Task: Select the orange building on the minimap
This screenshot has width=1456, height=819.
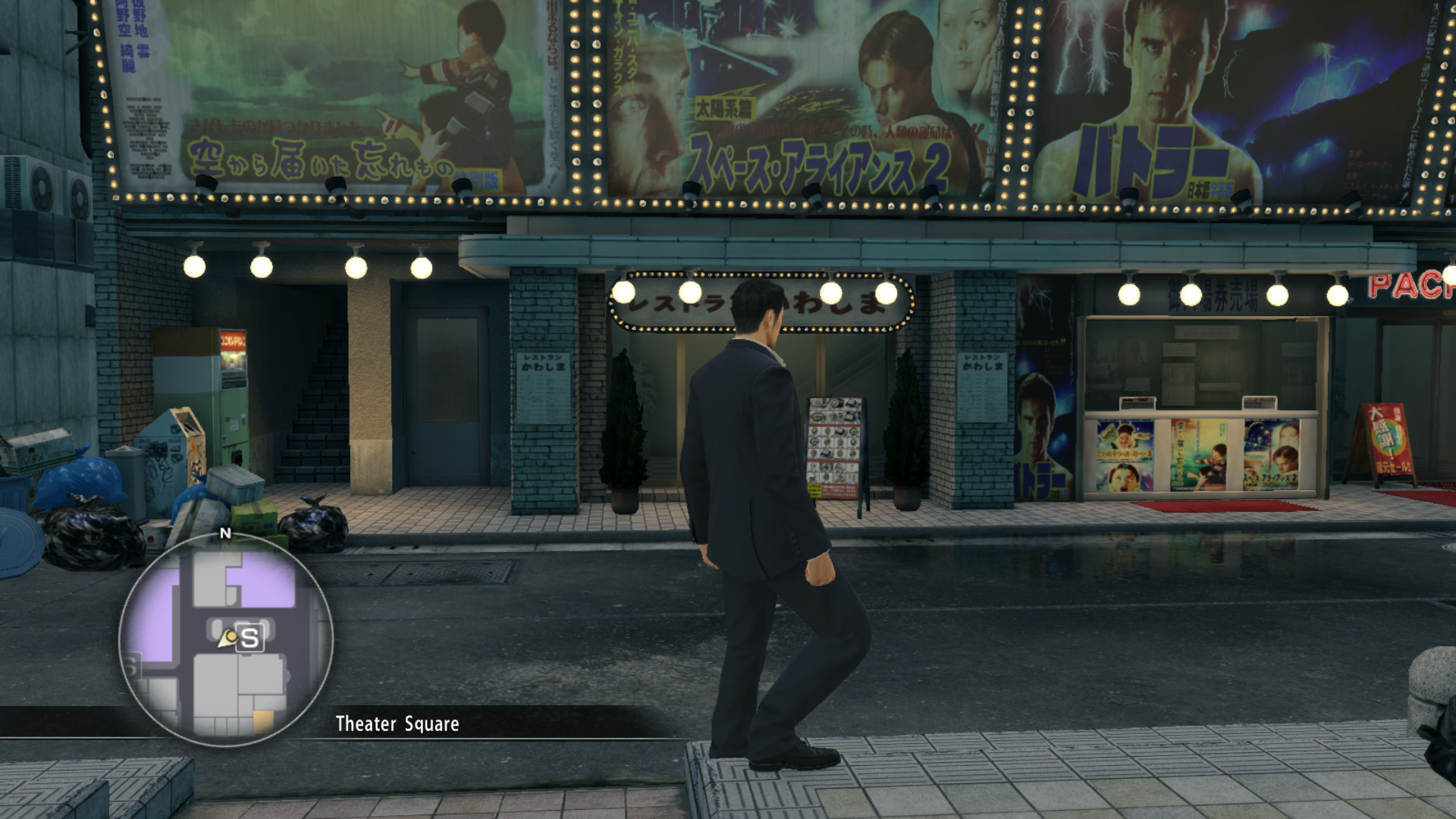Action: tap(263, 720)
